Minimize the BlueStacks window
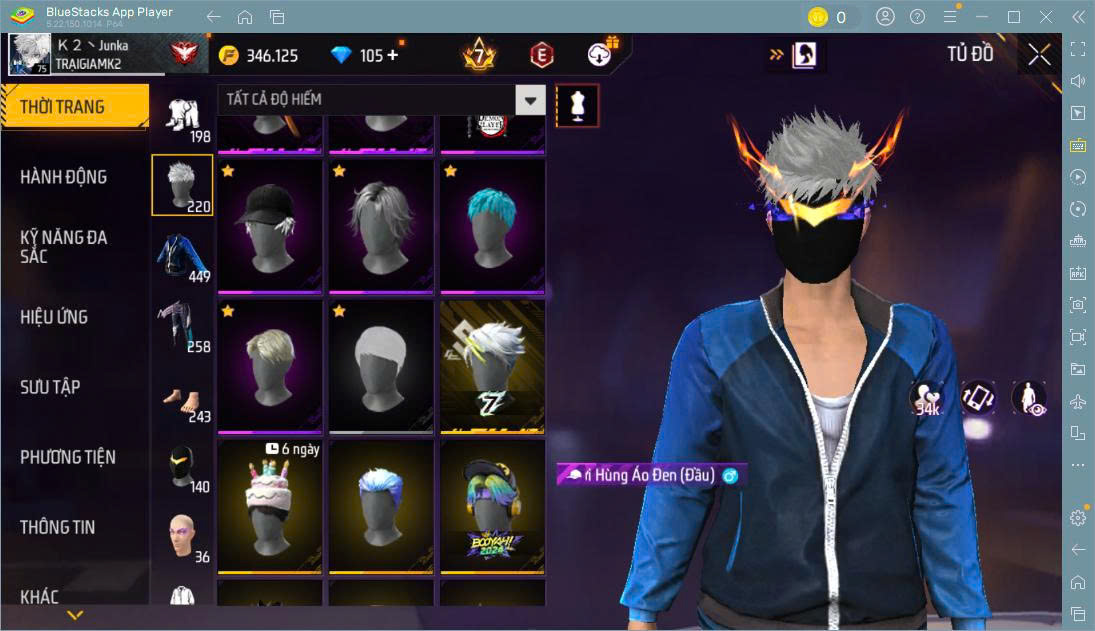 985,17
